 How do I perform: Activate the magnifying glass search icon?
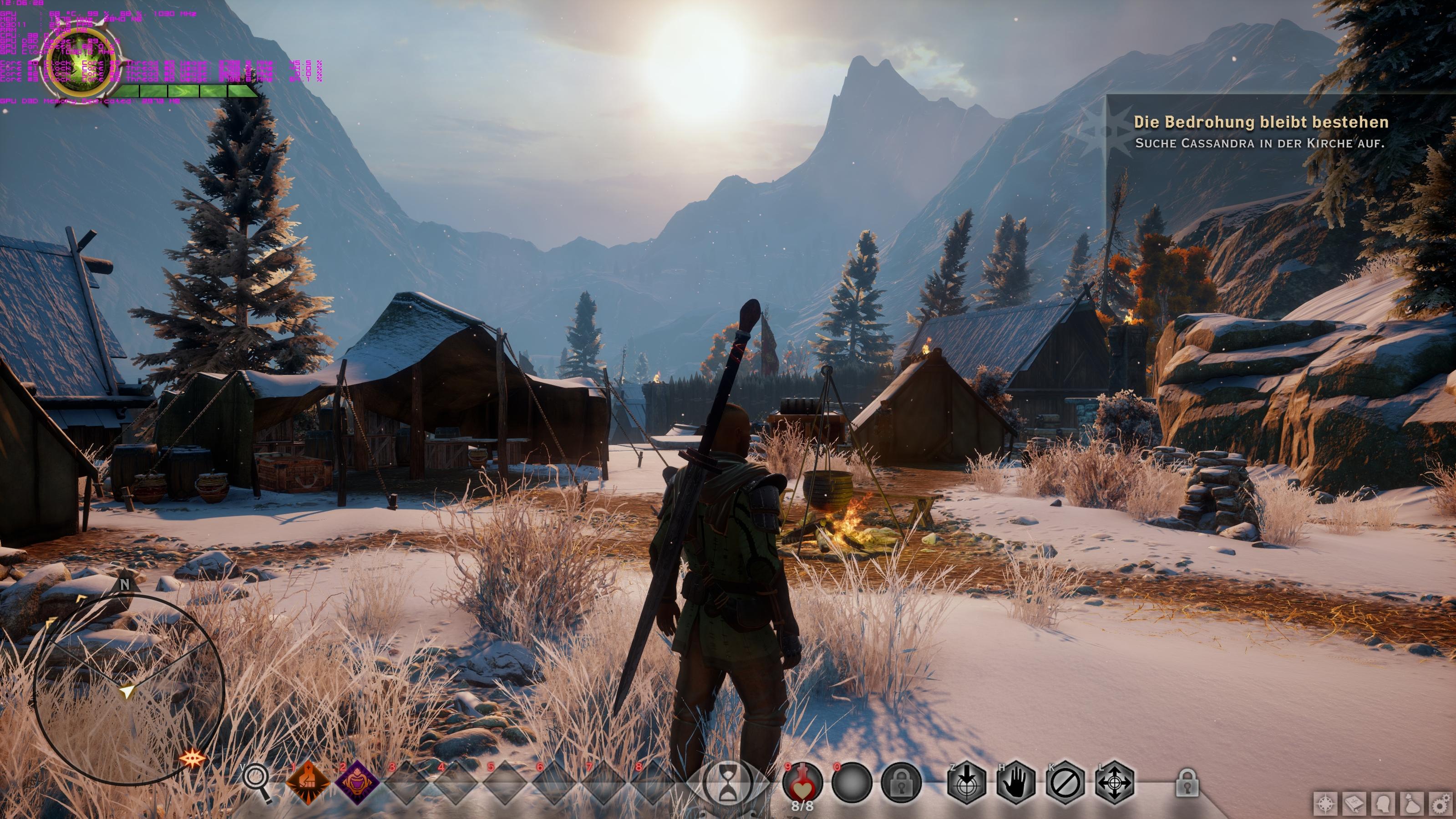(257, 782)
